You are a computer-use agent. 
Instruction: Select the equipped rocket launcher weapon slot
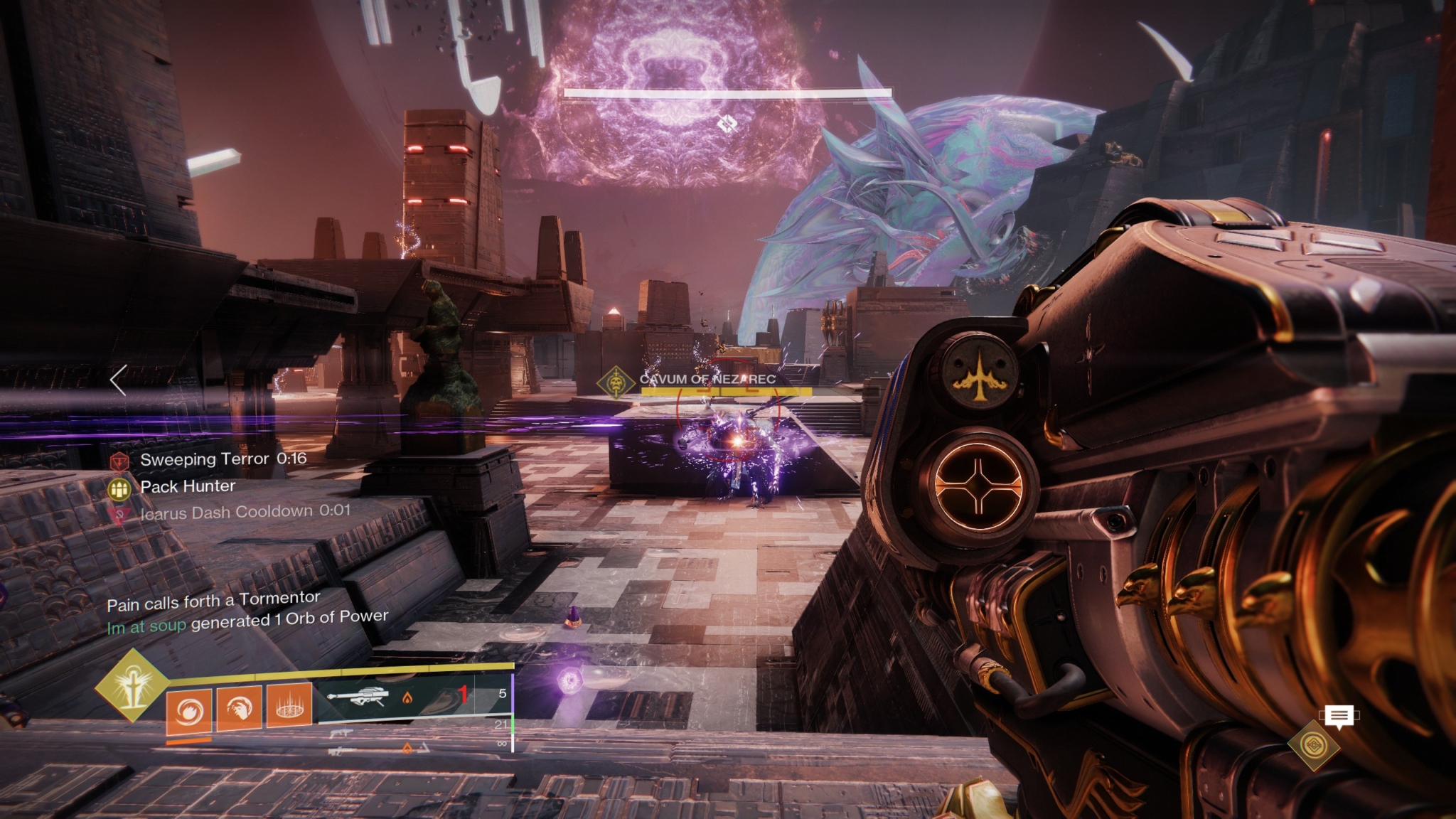(x=358, y=697)
